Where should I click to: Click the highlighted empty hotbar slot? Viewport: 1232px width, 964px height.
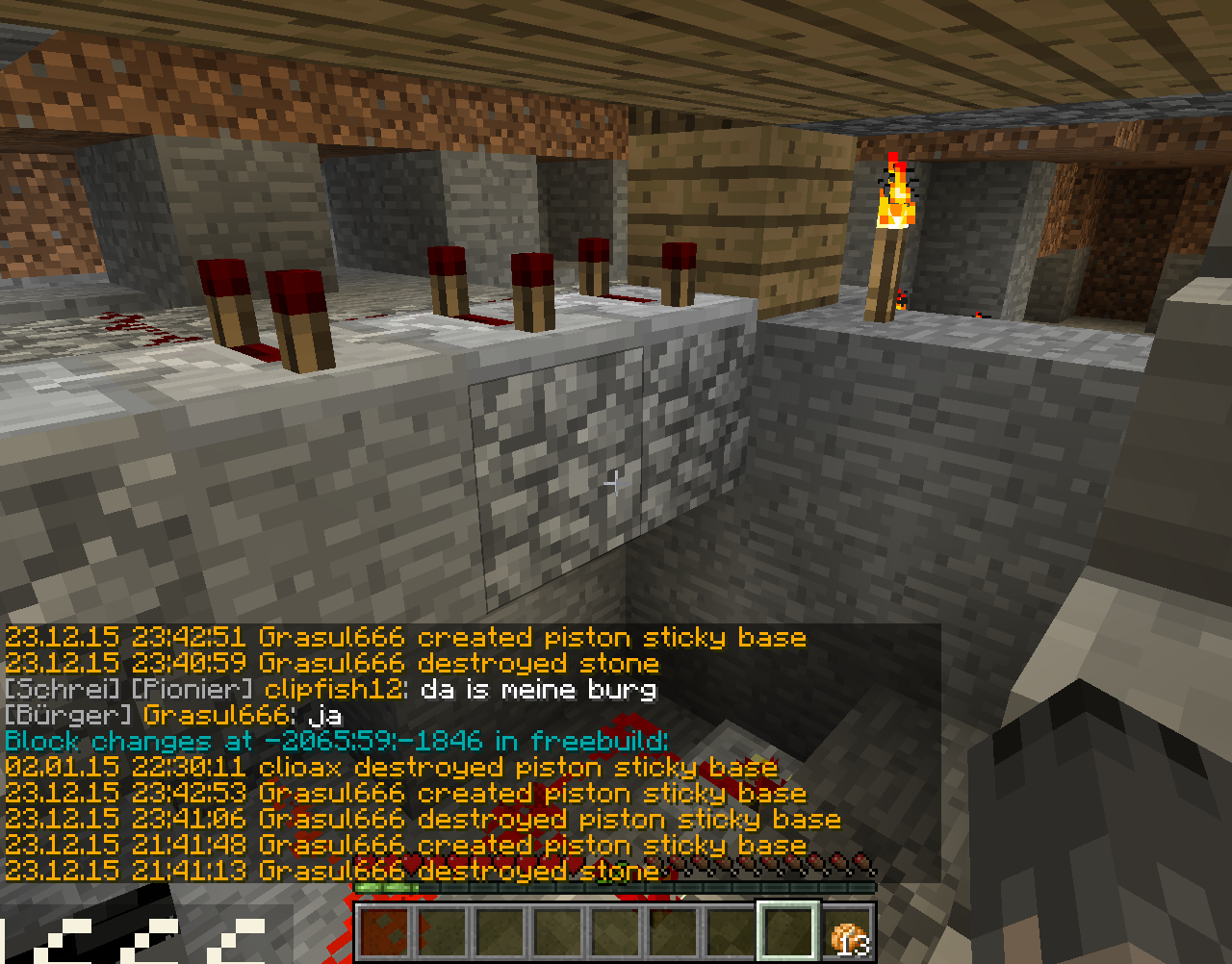pyautogui.click(x=789, y=930)
